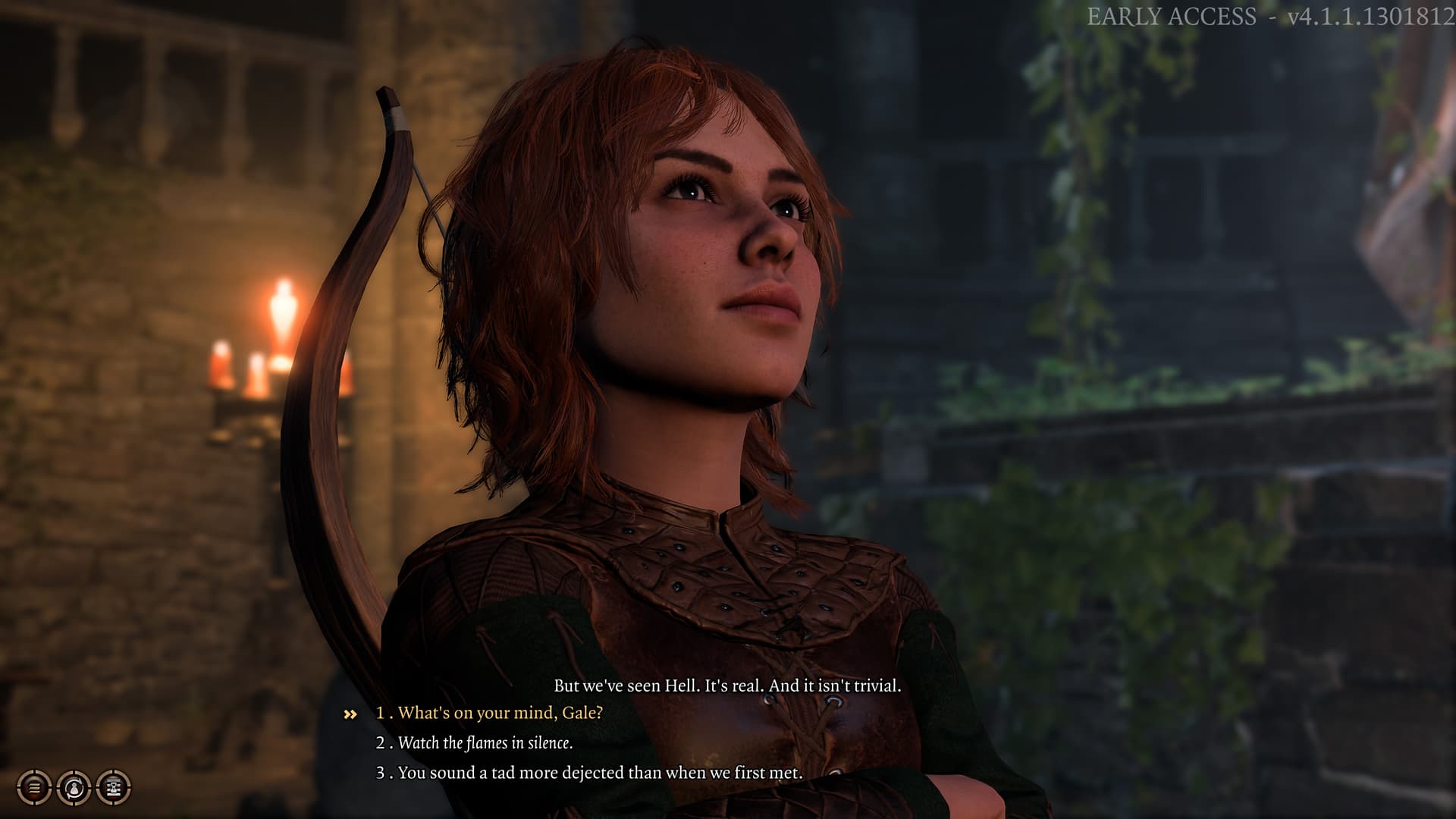Click the character swap icon with circular arrows
This screenshot has height=819, width=1456.
click(74, 788)
